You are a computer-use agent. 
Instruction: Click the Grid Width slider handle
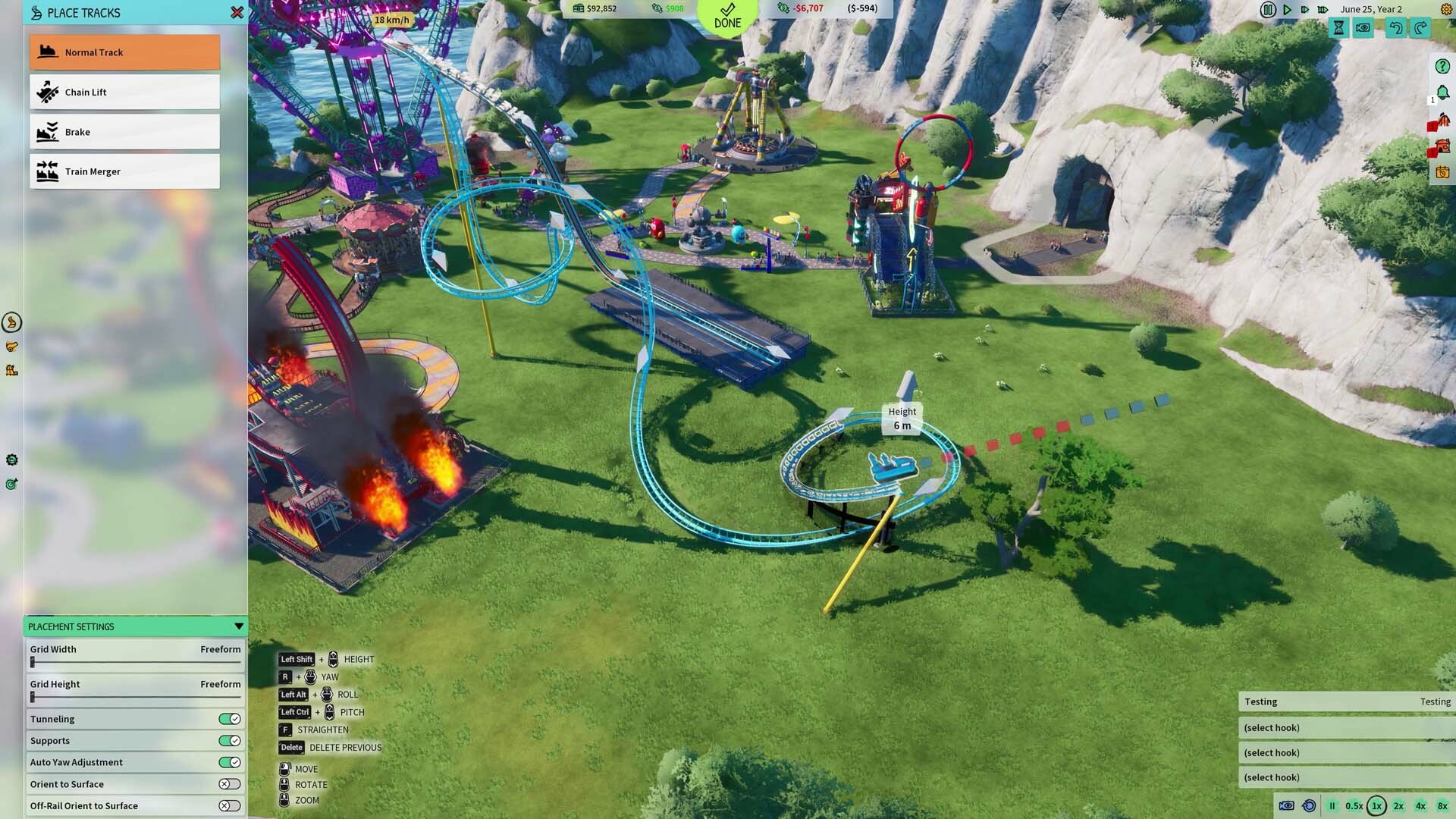coord(33,661)
